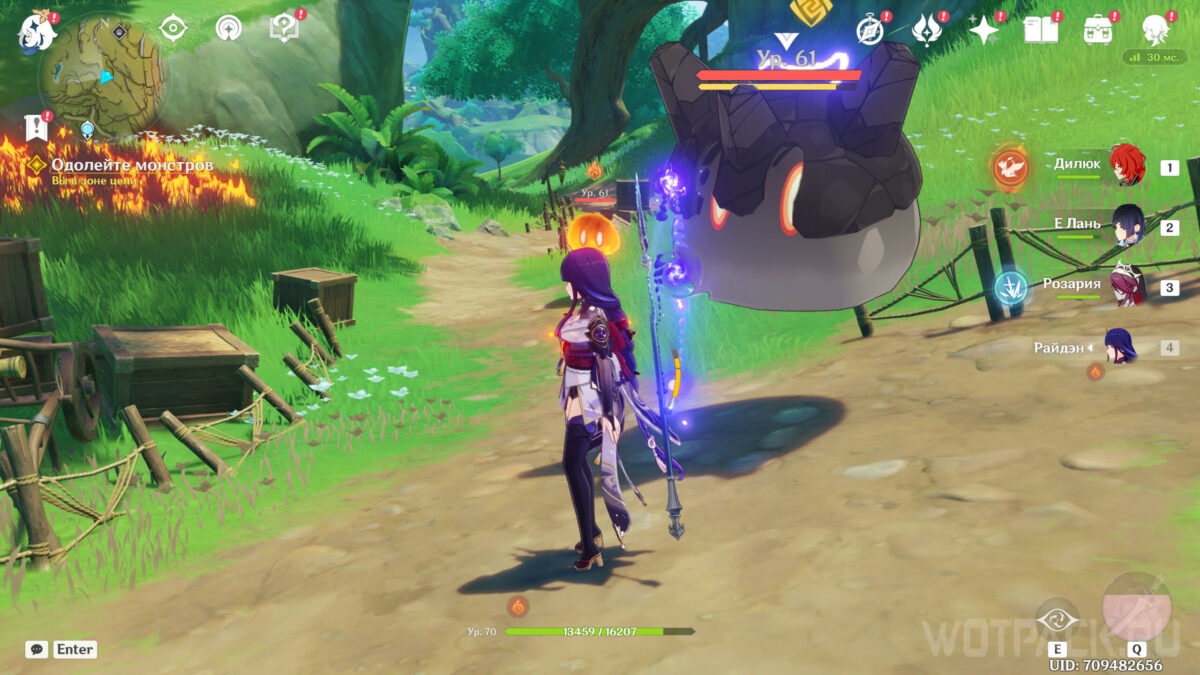Image resolution: width=1200 pixels, height=675 pixels.
Task: Open the book-shaped handbook icon
Action: pyautogui.click(x=1041, y=30)
